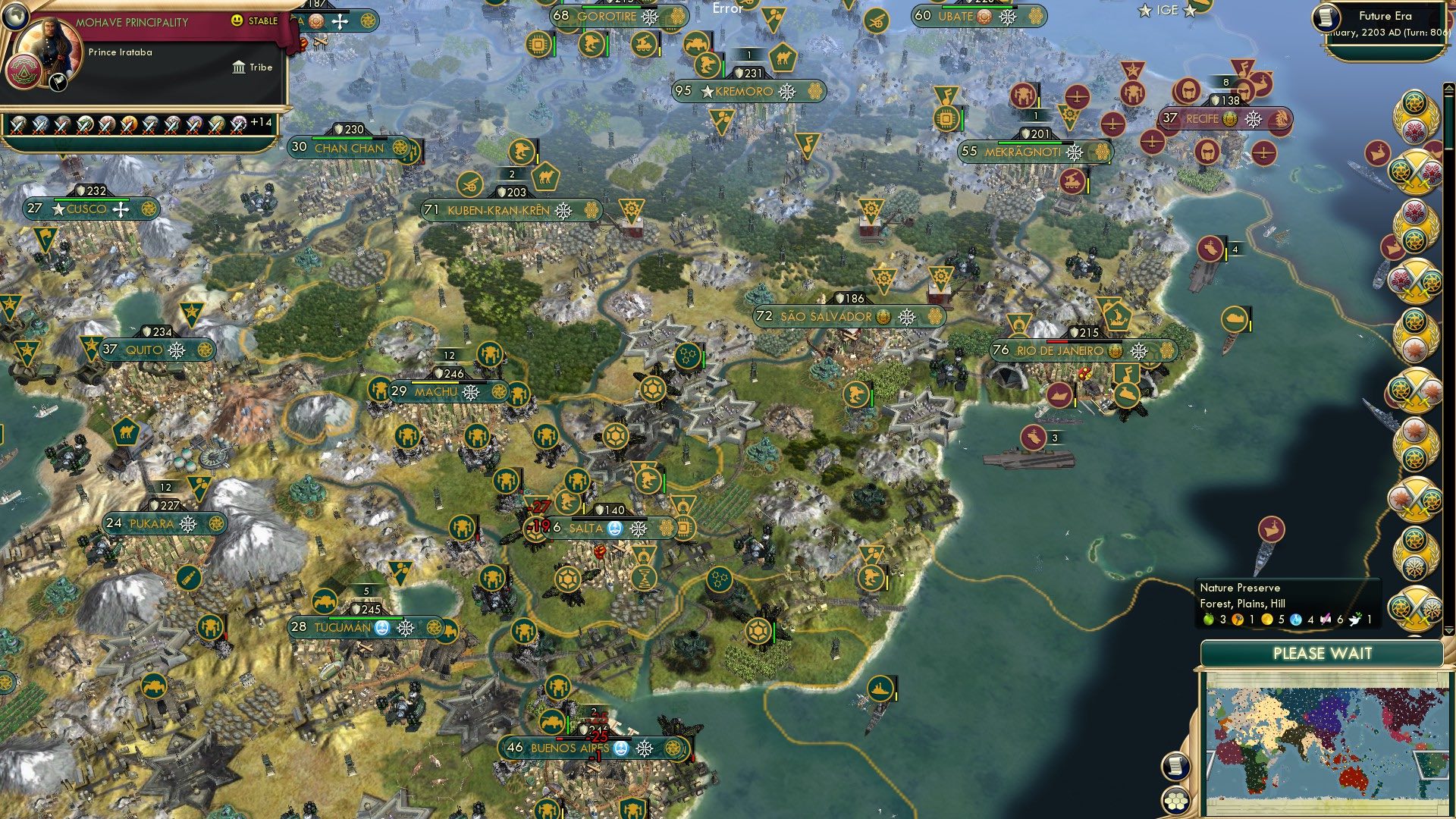This screenshot has height=819, width=1456.
Task: Click the IGE label at the top of the screen
Action: 1166,11
